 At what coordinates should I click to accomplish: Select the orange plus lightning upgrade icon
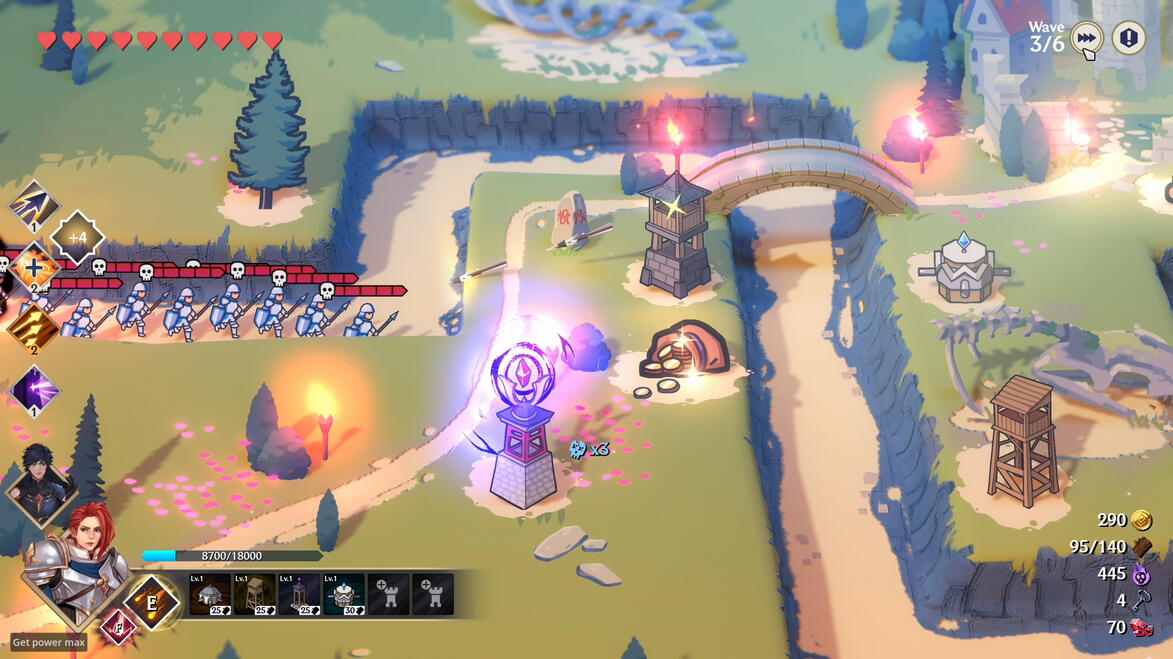click(x=34, y=269)
